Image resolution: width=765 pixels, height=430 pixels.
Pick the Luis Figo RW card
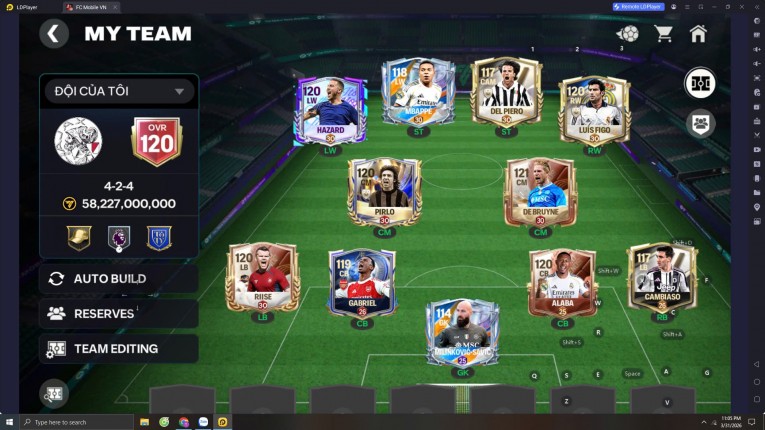point(594,109)
